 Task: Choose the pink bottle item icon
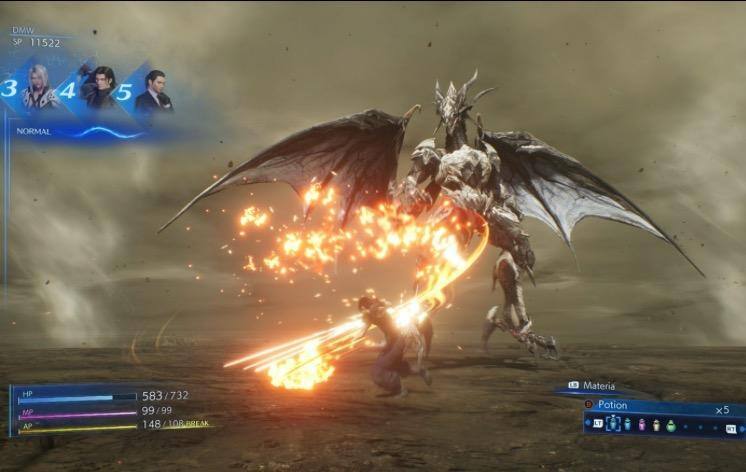pyautogui.click(x=642, y=424)
